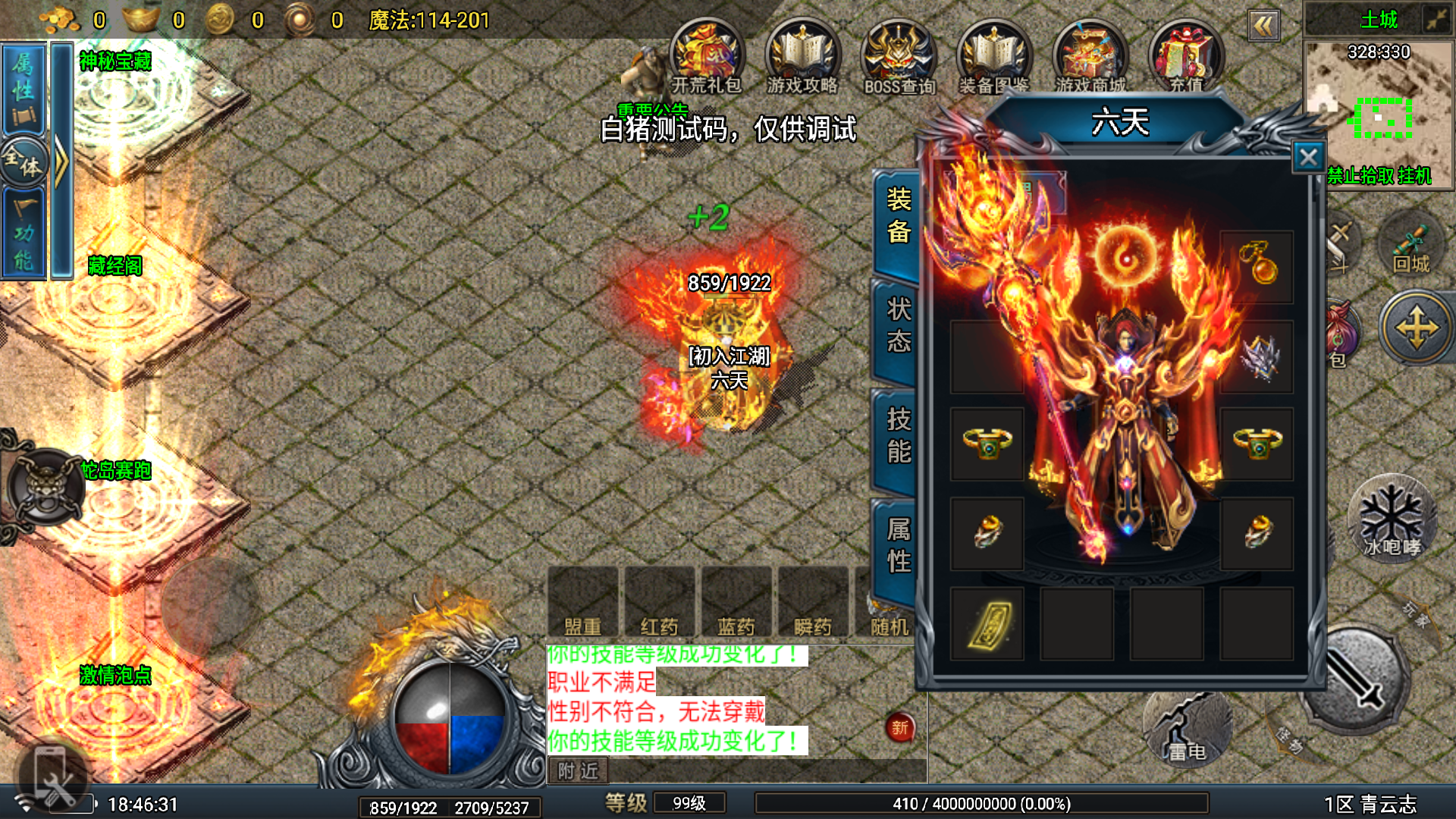
Task: Switch chat to 附近 channel
Action: (x=578, y=771)
